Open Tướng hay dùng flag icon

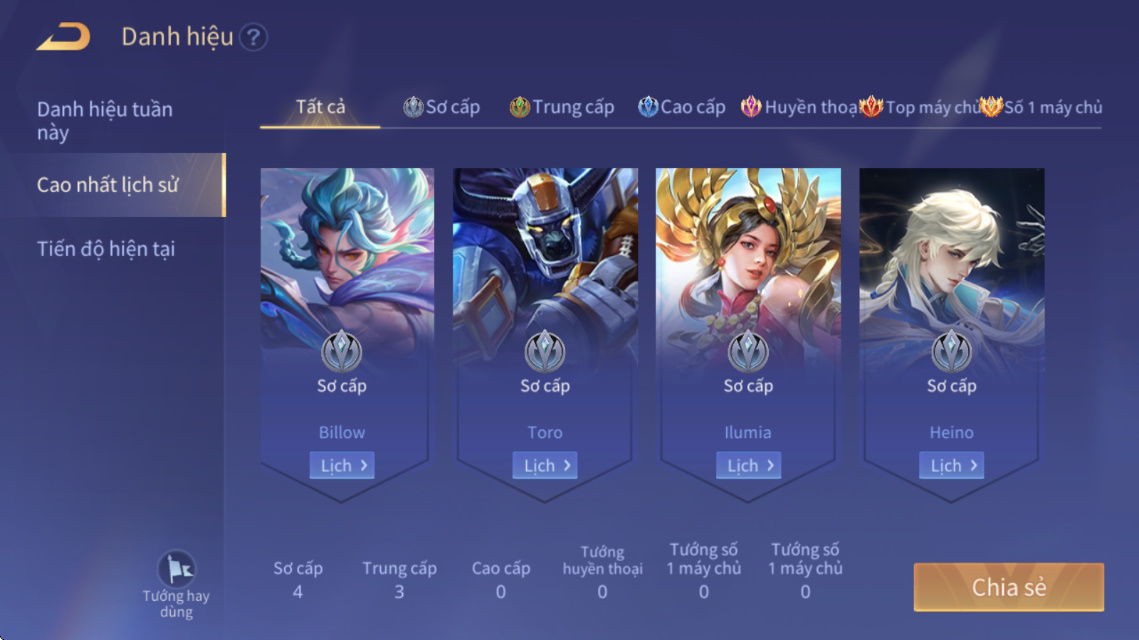tap(177, 569)
